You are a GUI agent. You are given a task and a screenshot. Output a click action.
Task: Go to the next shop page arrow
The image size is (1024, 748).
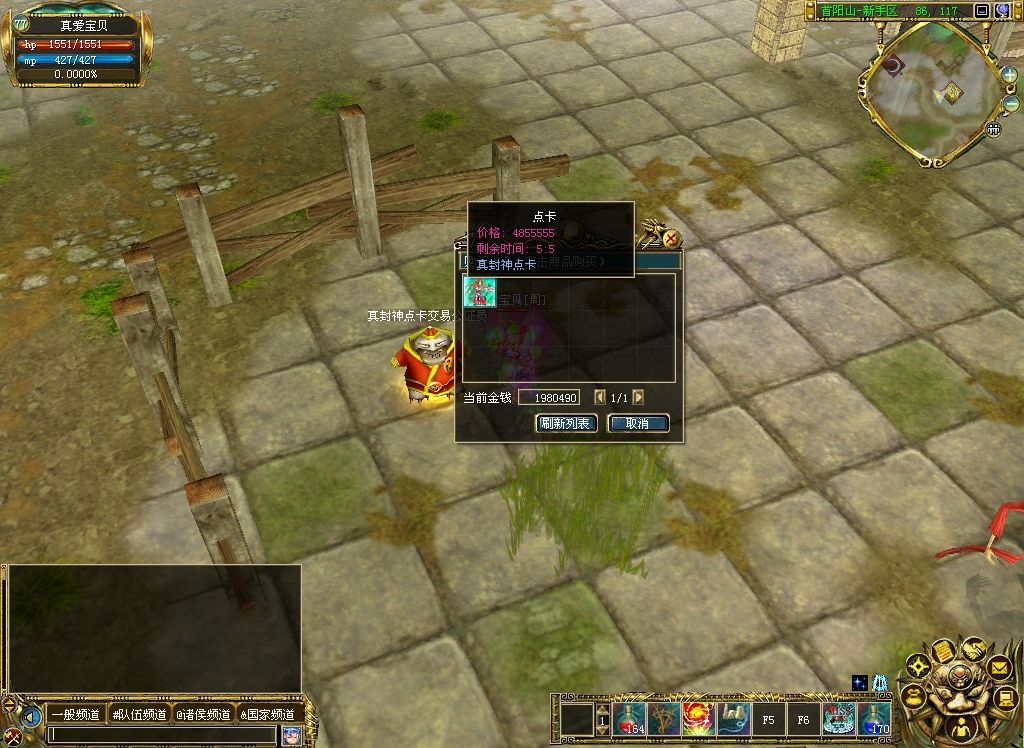coord(639,398)
